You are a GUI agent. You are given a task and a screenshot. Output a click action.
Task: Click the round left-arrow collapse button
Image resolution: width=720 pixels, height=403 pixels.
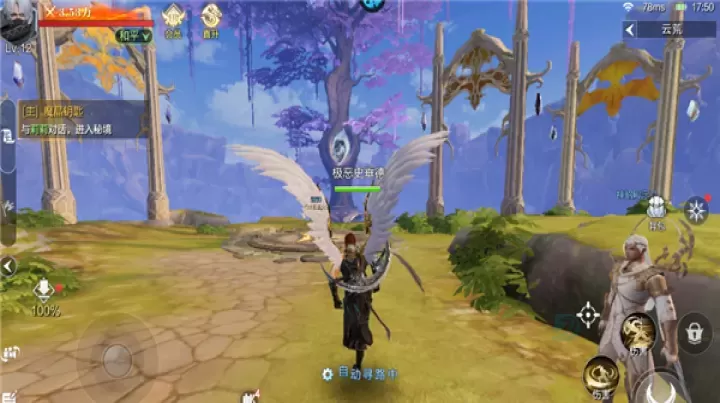[8, 266]
